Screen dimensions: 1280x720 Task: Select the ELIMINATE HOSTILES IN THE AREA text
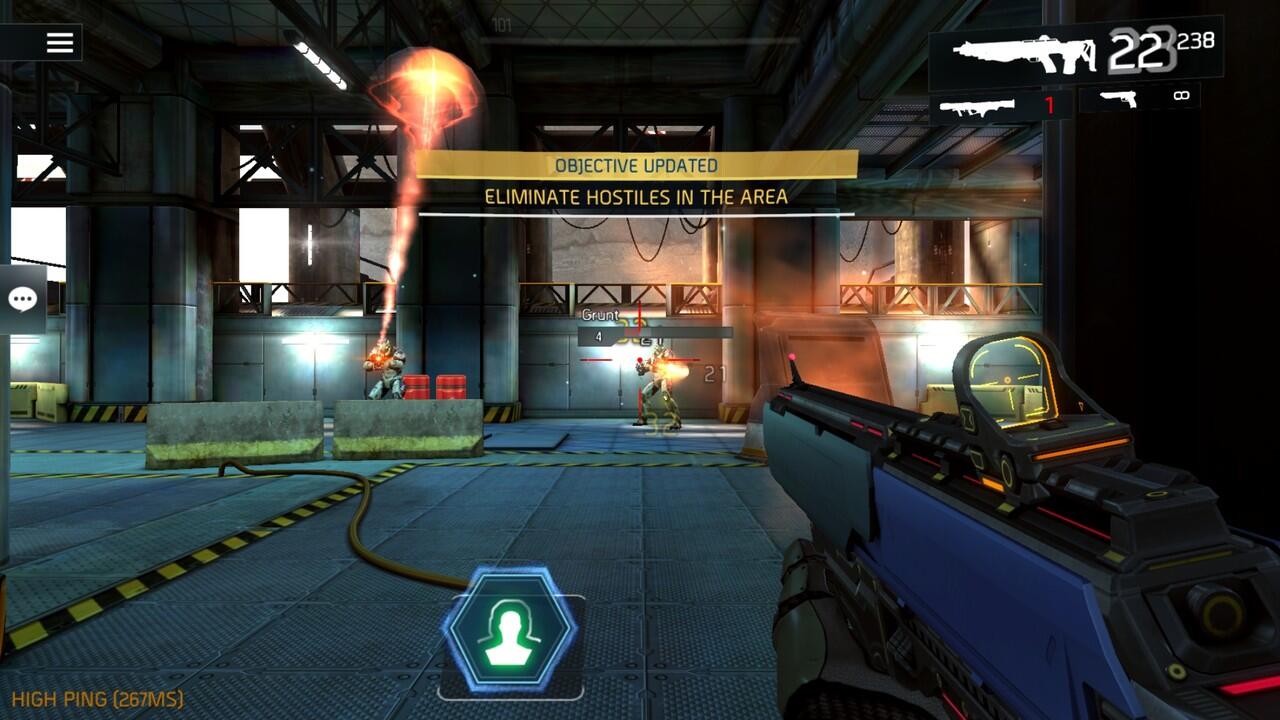coord(636,197)
